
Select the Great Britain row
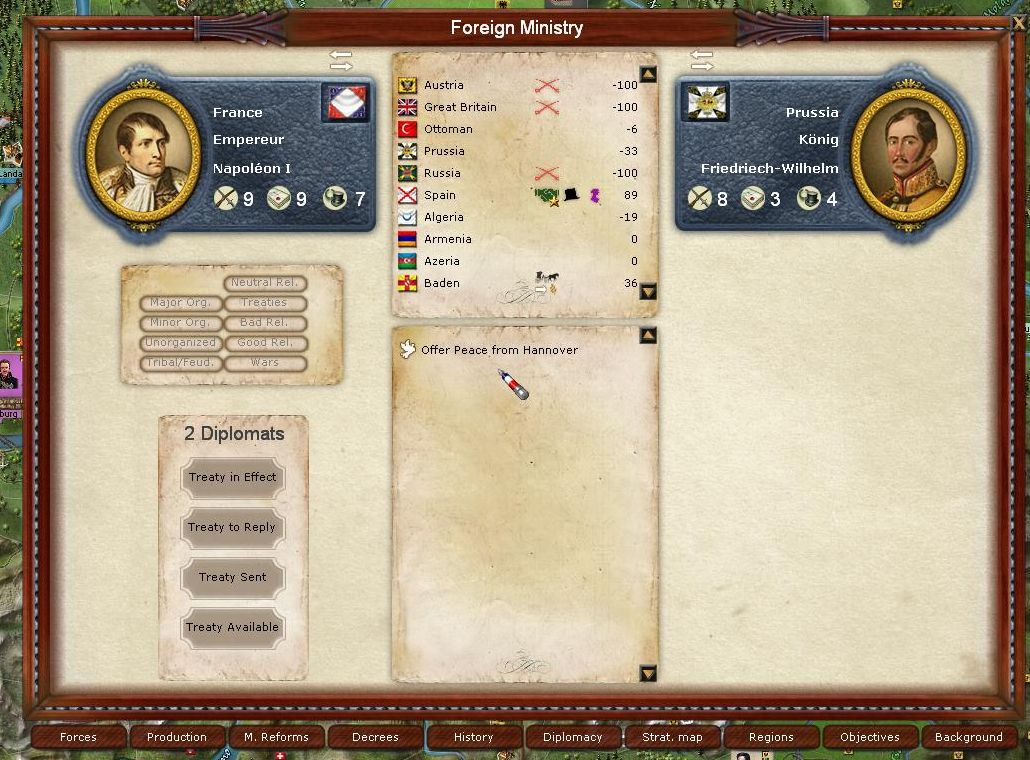(x=459, y=108)
